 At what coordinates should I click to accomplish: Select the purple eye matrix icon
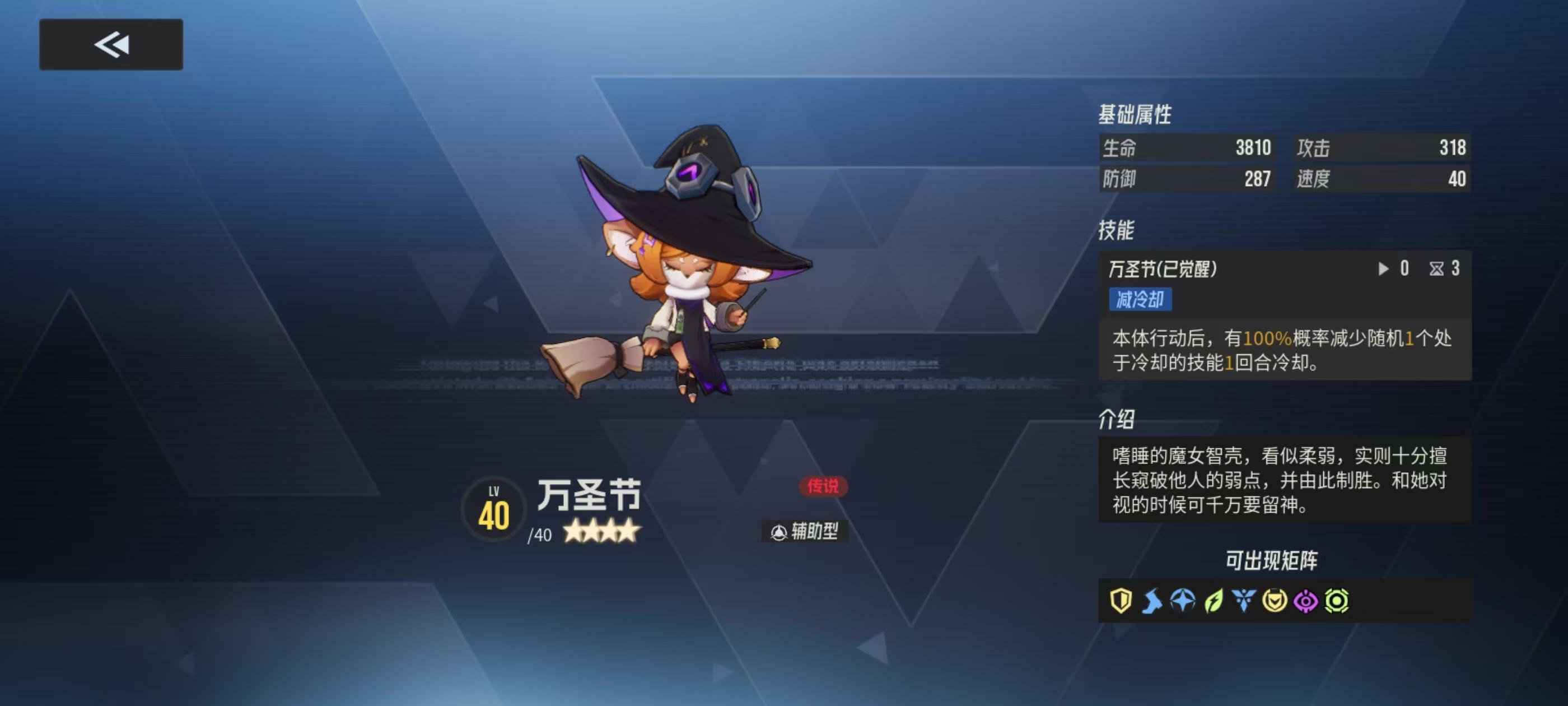pyautogui.click(x=1306, y=601)
